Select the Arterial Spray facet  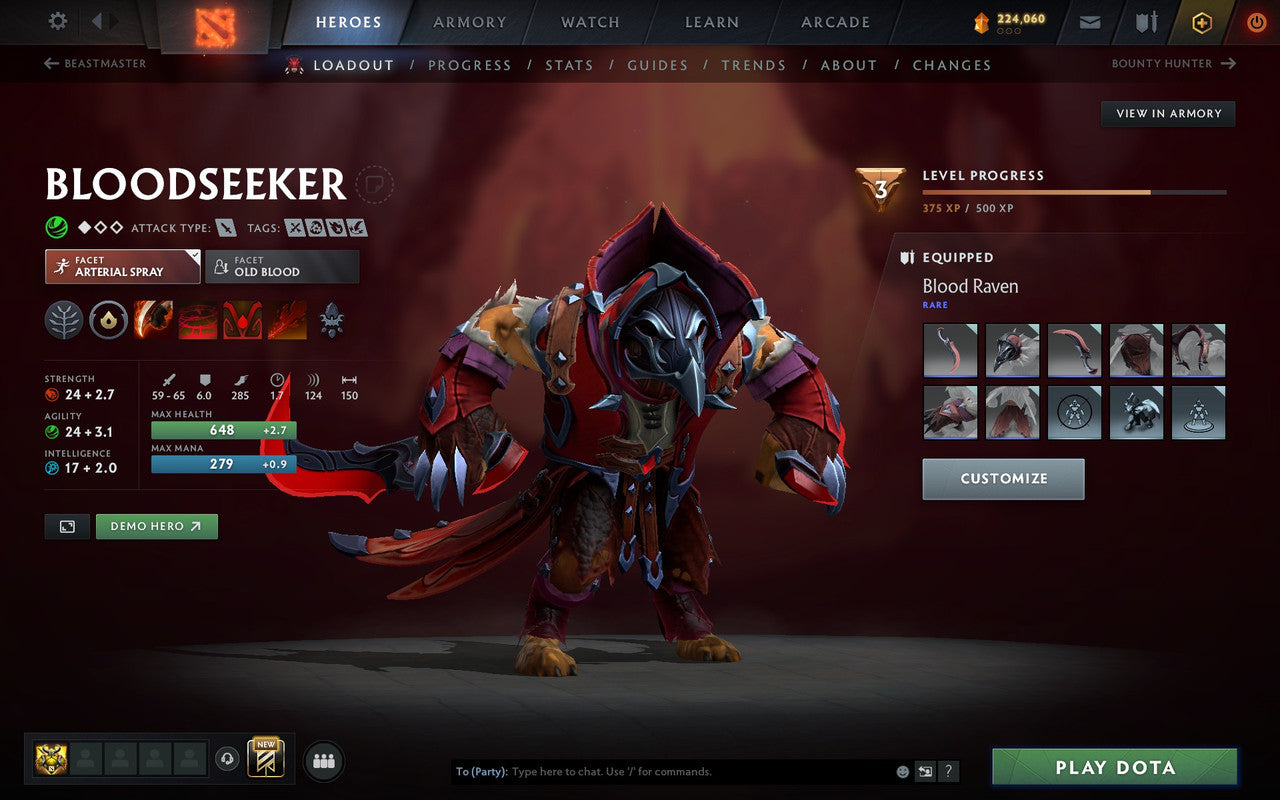122,266
